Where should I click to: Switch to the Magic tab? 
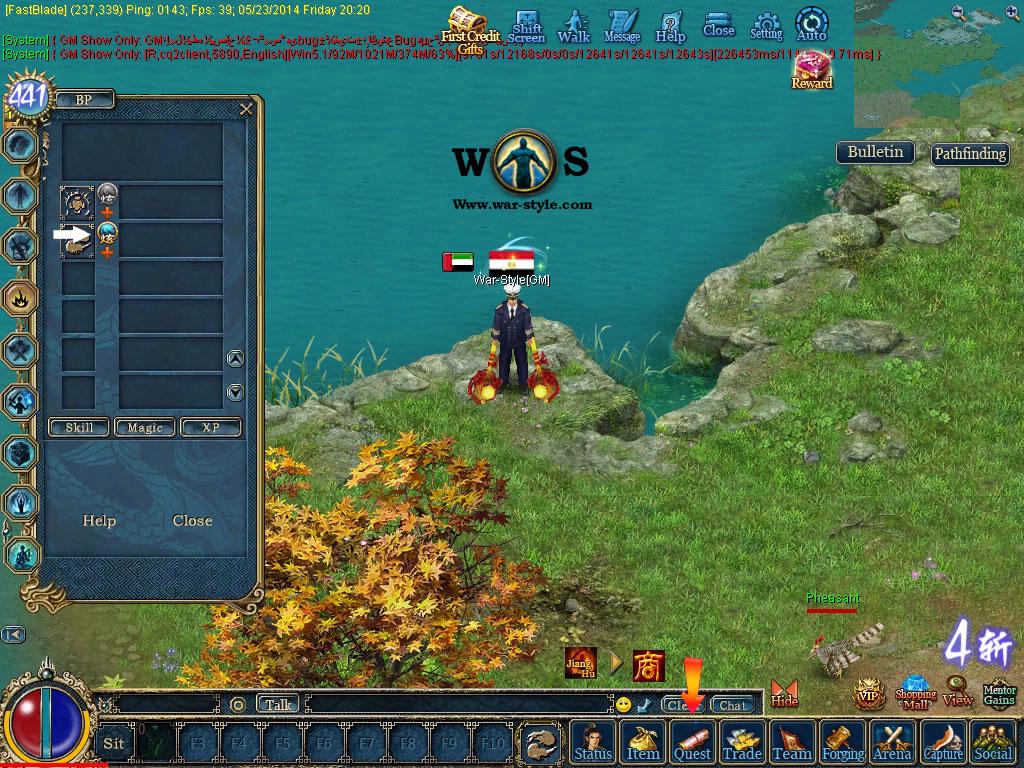point(145,427)
